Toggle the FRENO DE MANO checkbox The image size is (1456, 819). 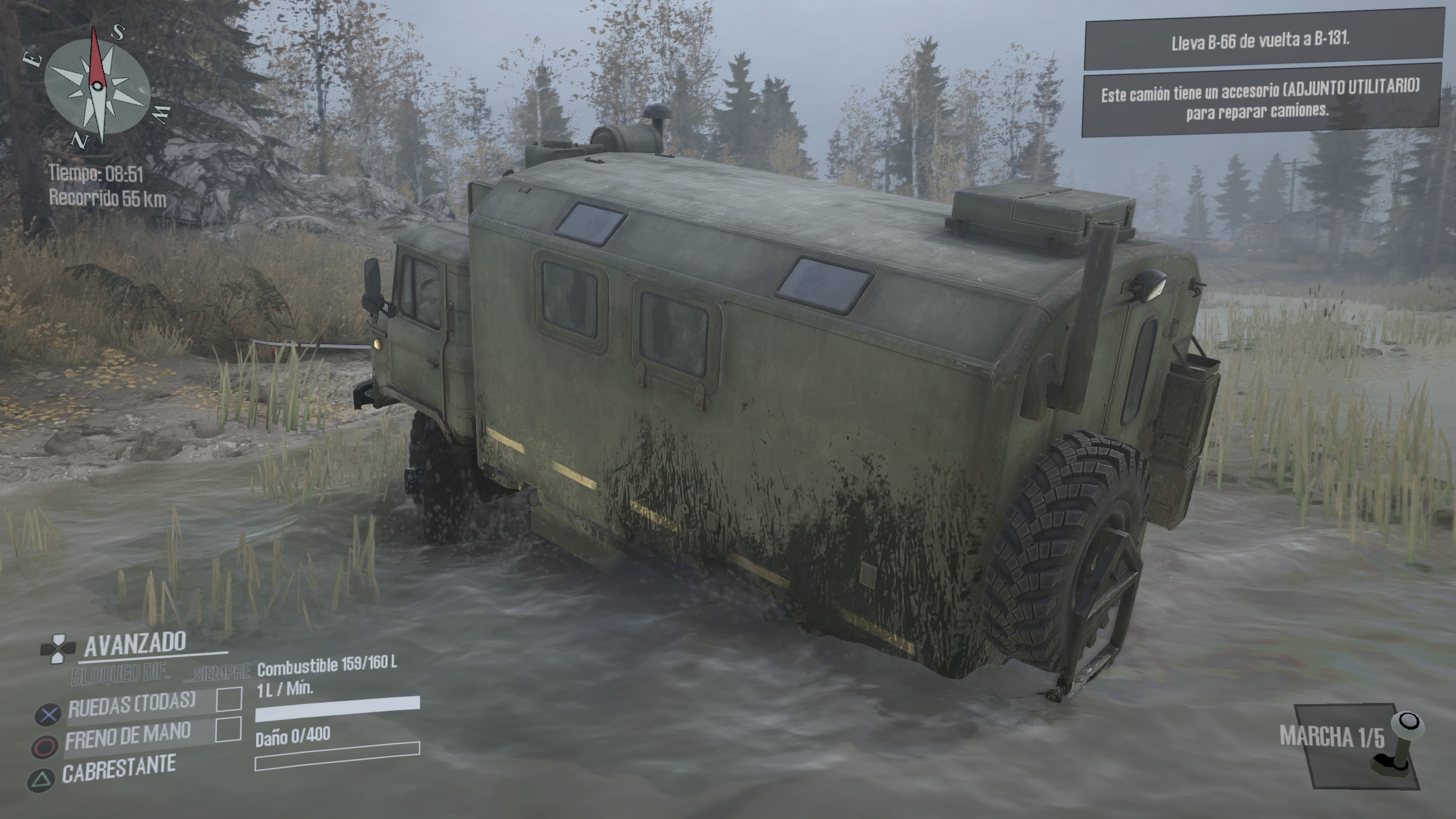(228, 730)
